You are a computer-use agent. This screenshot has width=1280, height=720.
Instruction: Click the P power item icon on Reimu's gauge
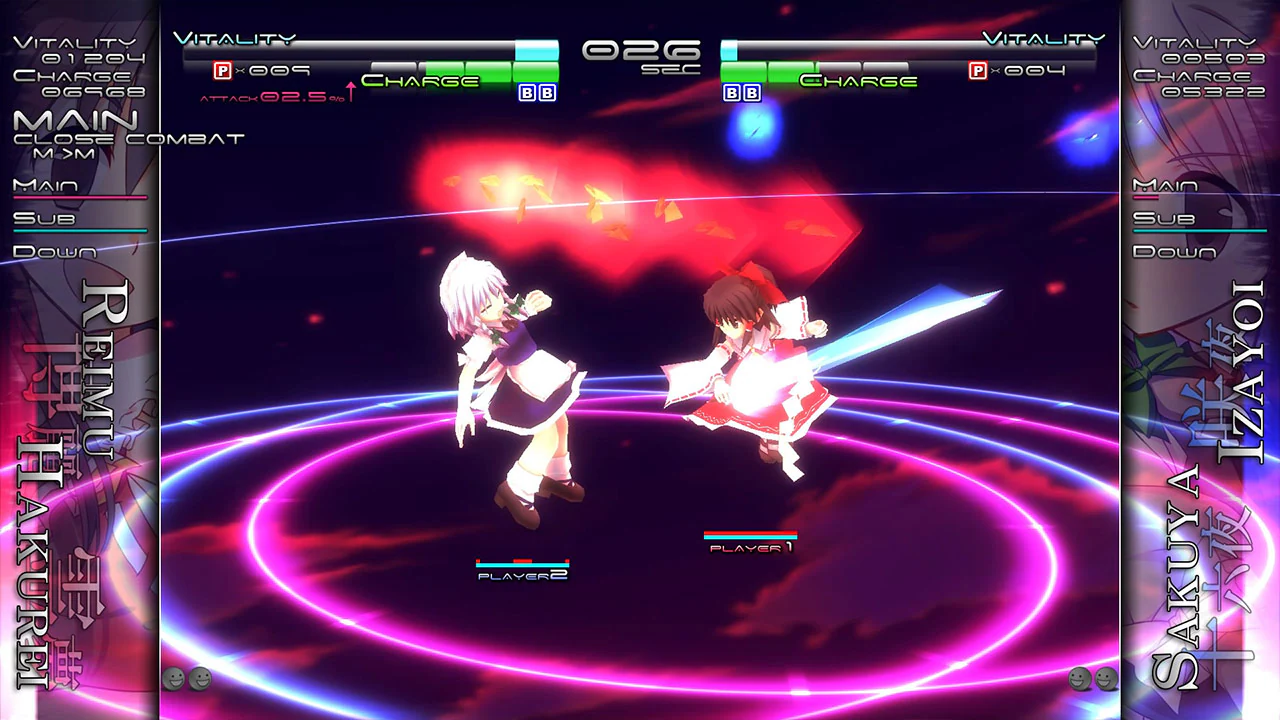[x=220, y=70]
